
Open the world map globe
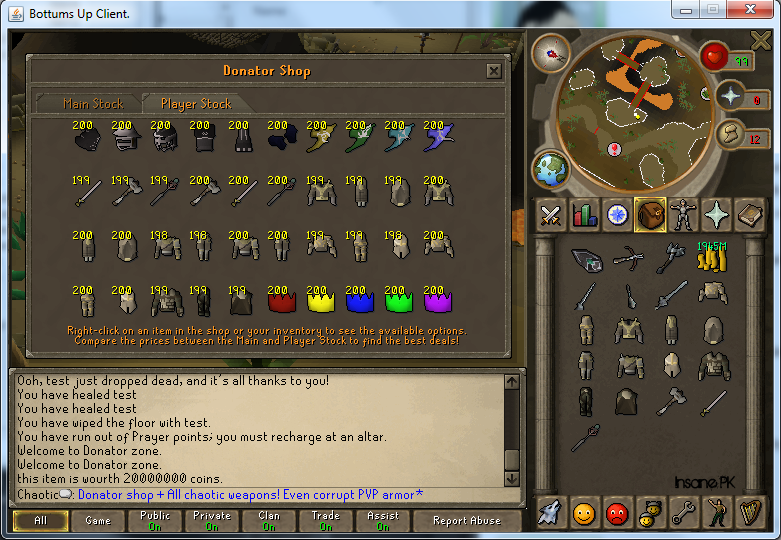[x=551, y=167]
